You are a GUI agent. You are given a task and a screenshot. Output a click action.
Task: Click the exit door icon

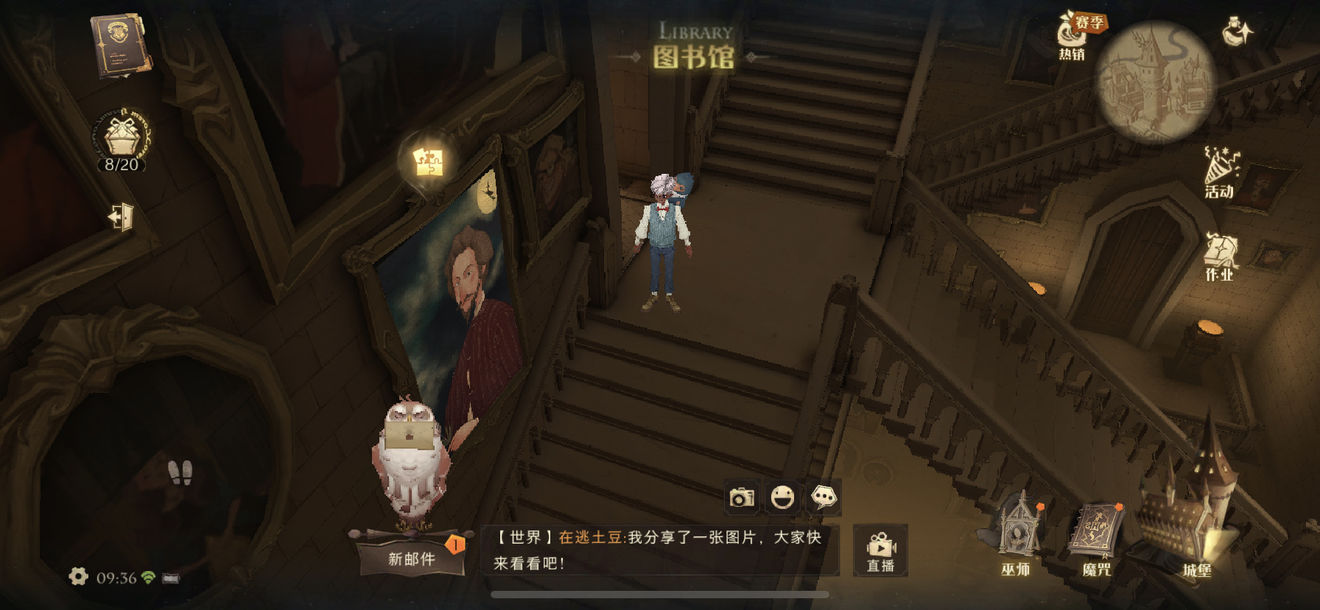click(121, 216)
